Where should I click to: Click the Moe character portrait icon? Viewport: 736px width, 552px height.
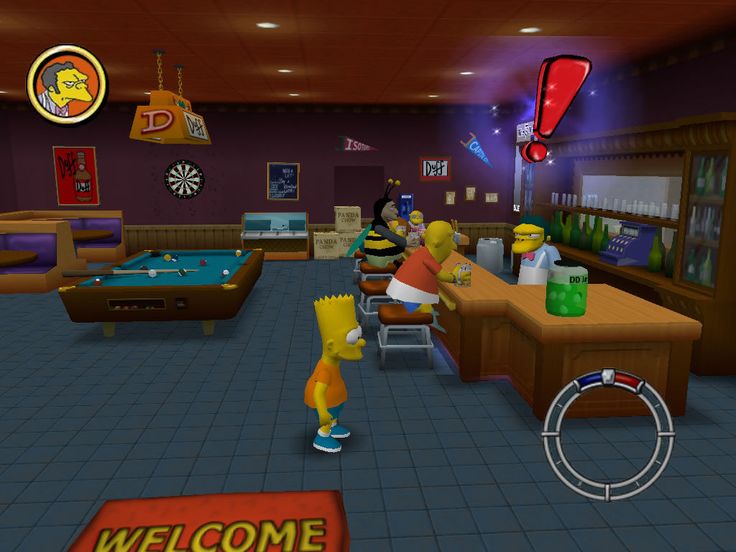[67, 84]
